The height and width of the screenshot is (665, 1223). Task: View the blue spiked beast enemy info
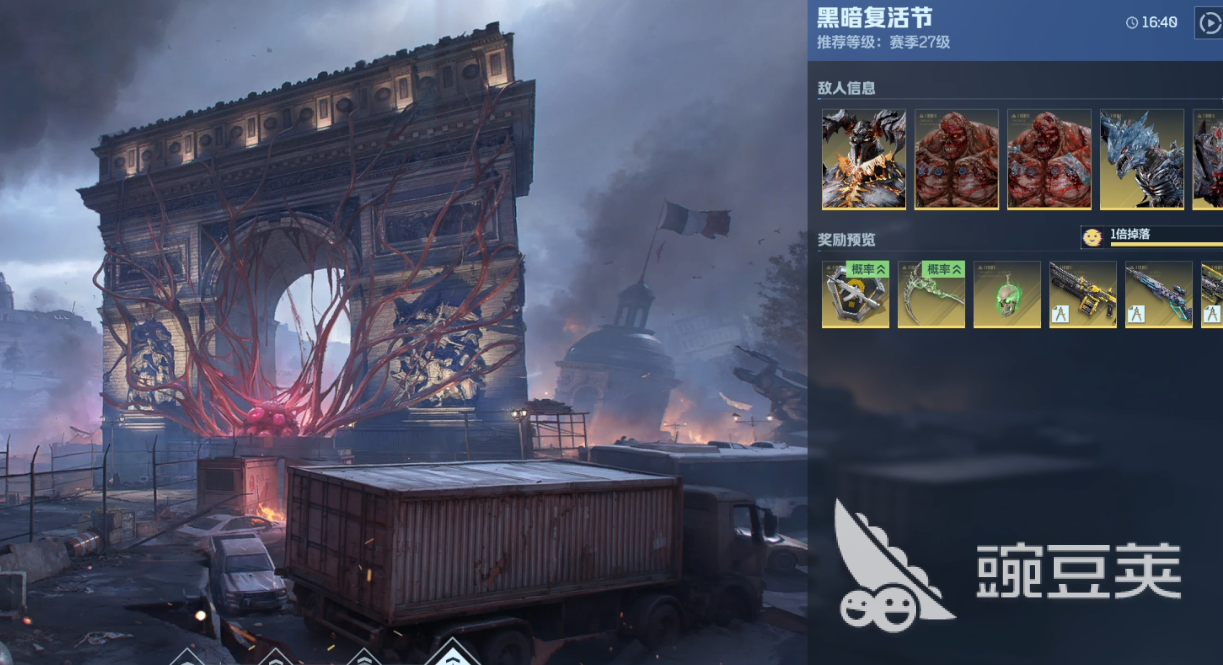1141,159
